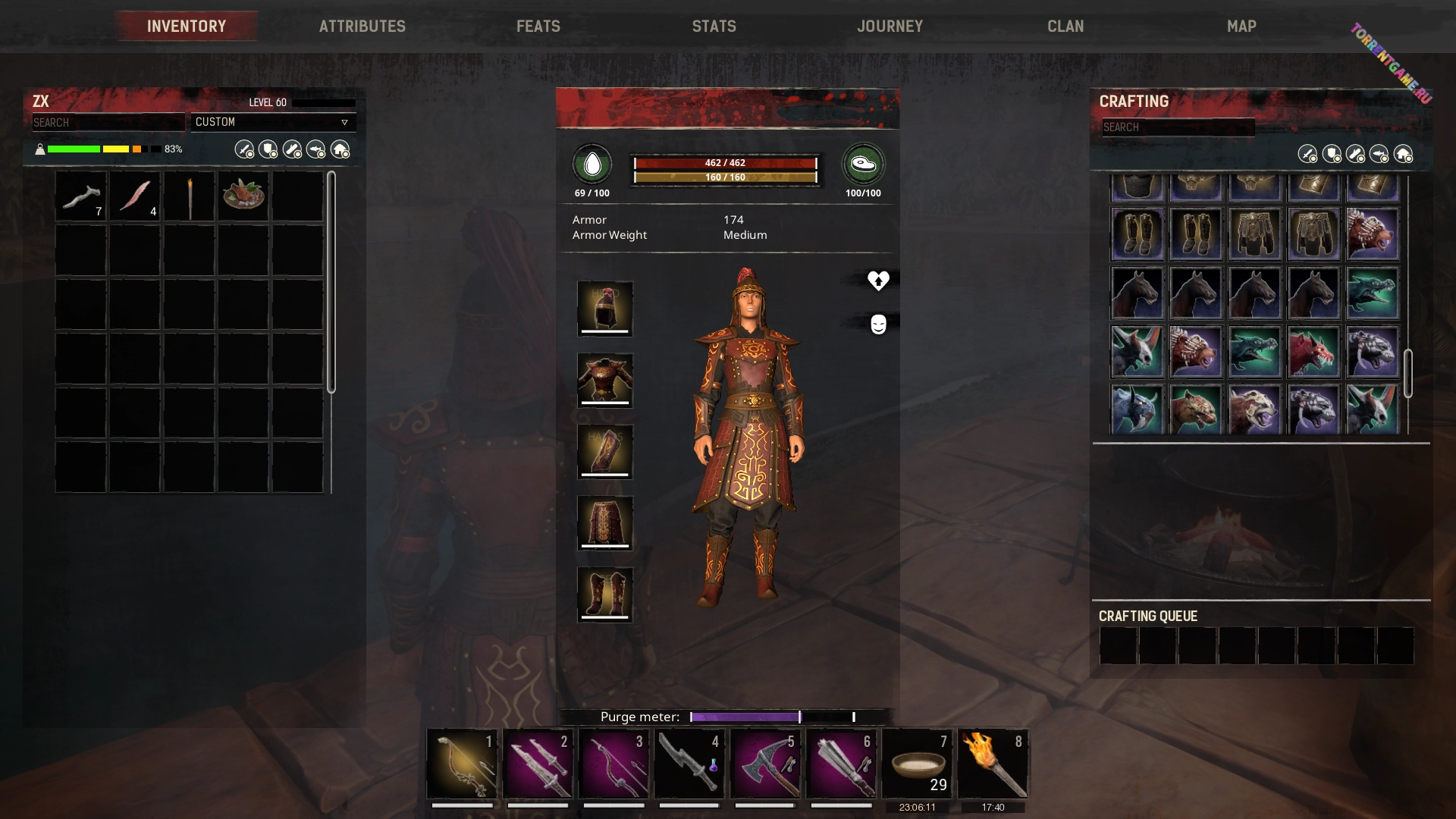Select the food dish inventory item
The height and width of the screenshot is (819, 1456).
(243, 196)
